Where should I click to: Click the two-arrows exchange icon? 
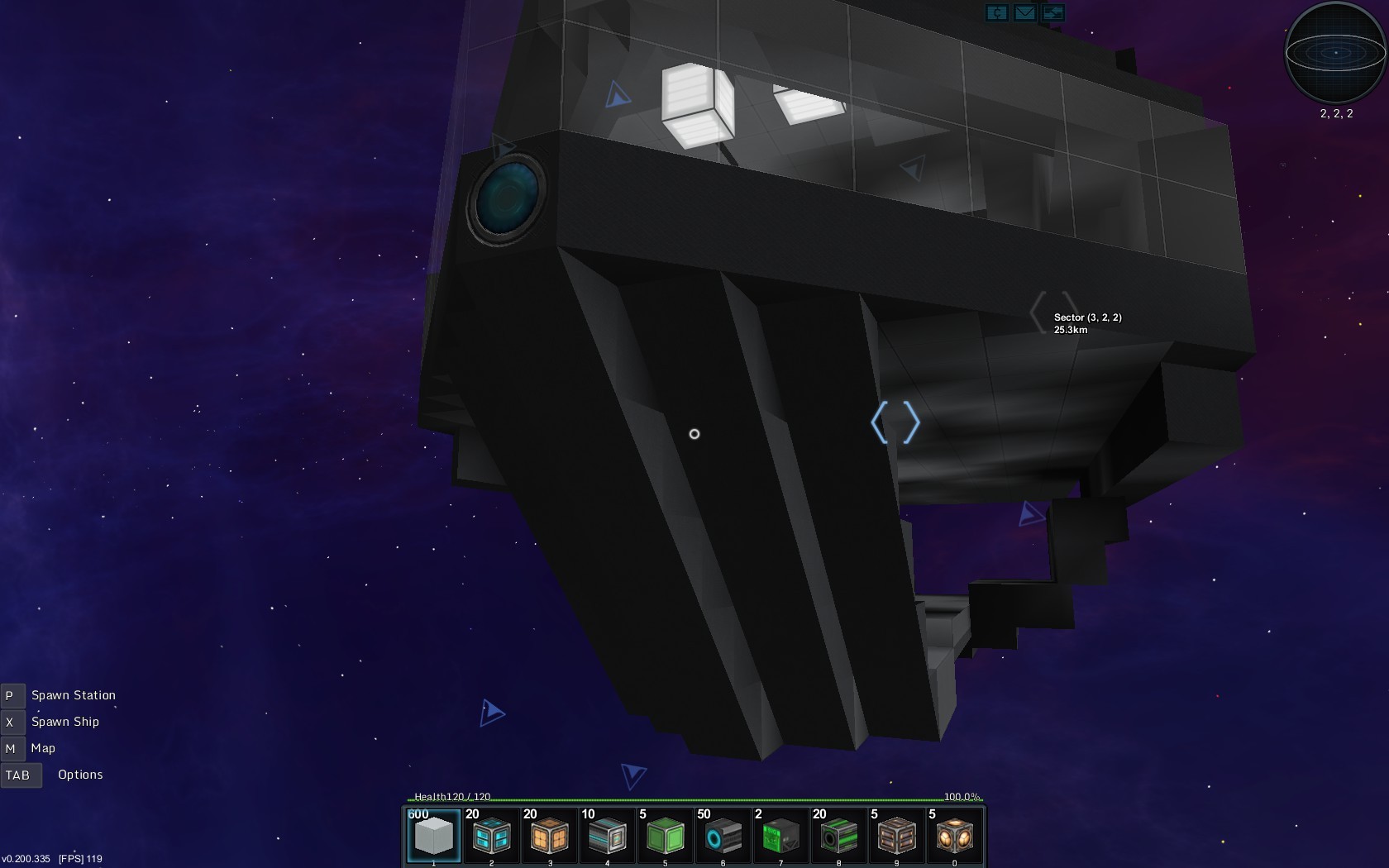tap(1052, 12)
